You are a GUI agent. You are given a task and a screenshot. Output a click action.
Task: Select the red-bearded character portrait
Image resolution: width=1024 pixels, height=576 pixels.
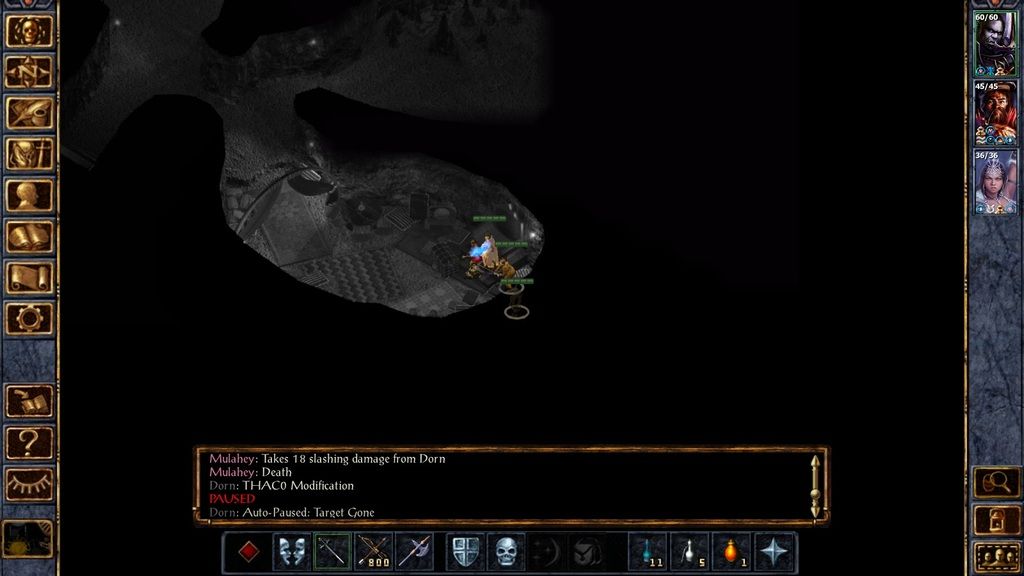995,113
